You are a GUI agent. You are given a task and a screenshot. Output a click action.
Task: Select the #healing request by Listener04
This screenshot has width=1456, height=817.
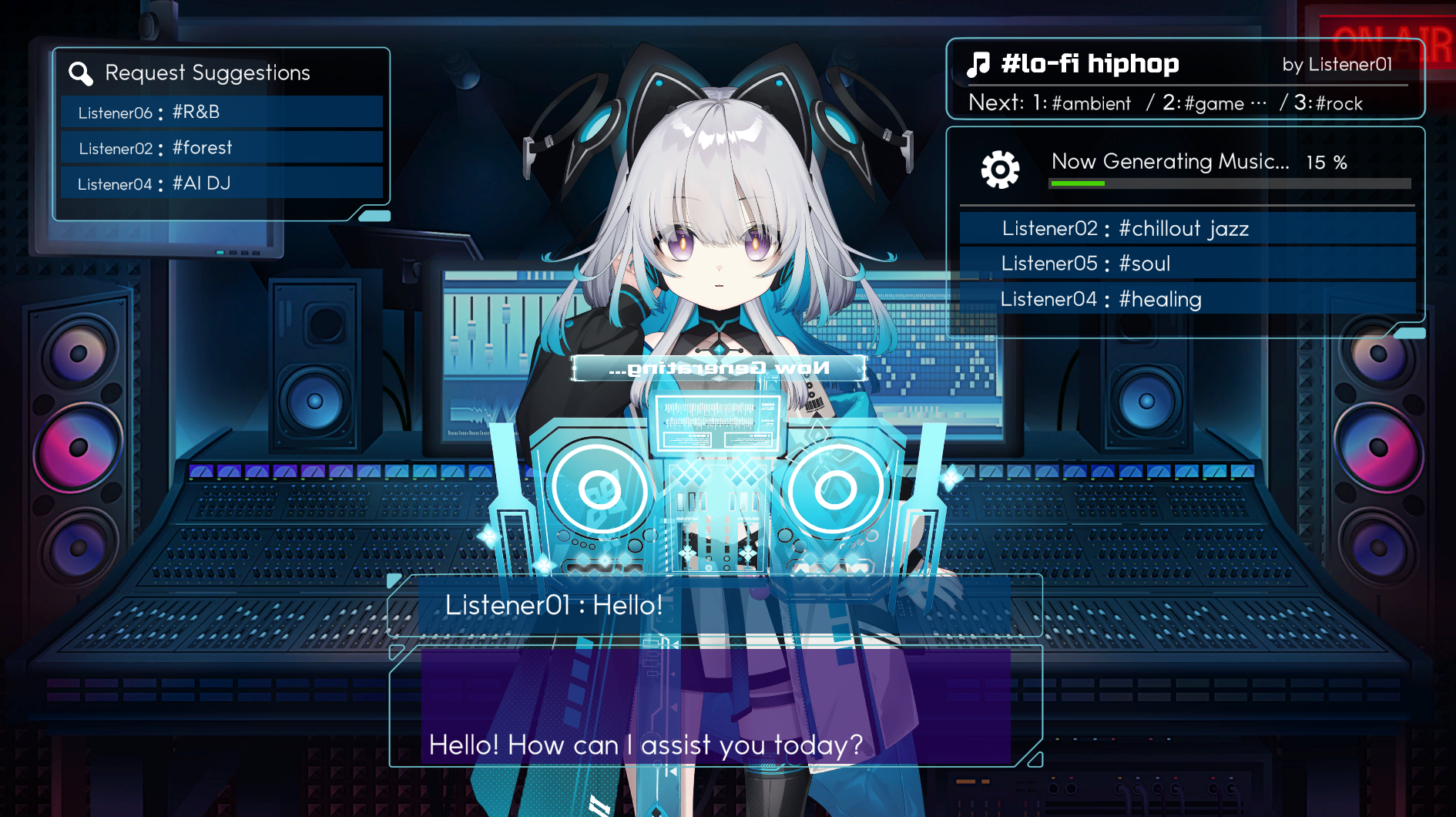pos(1186,299)
